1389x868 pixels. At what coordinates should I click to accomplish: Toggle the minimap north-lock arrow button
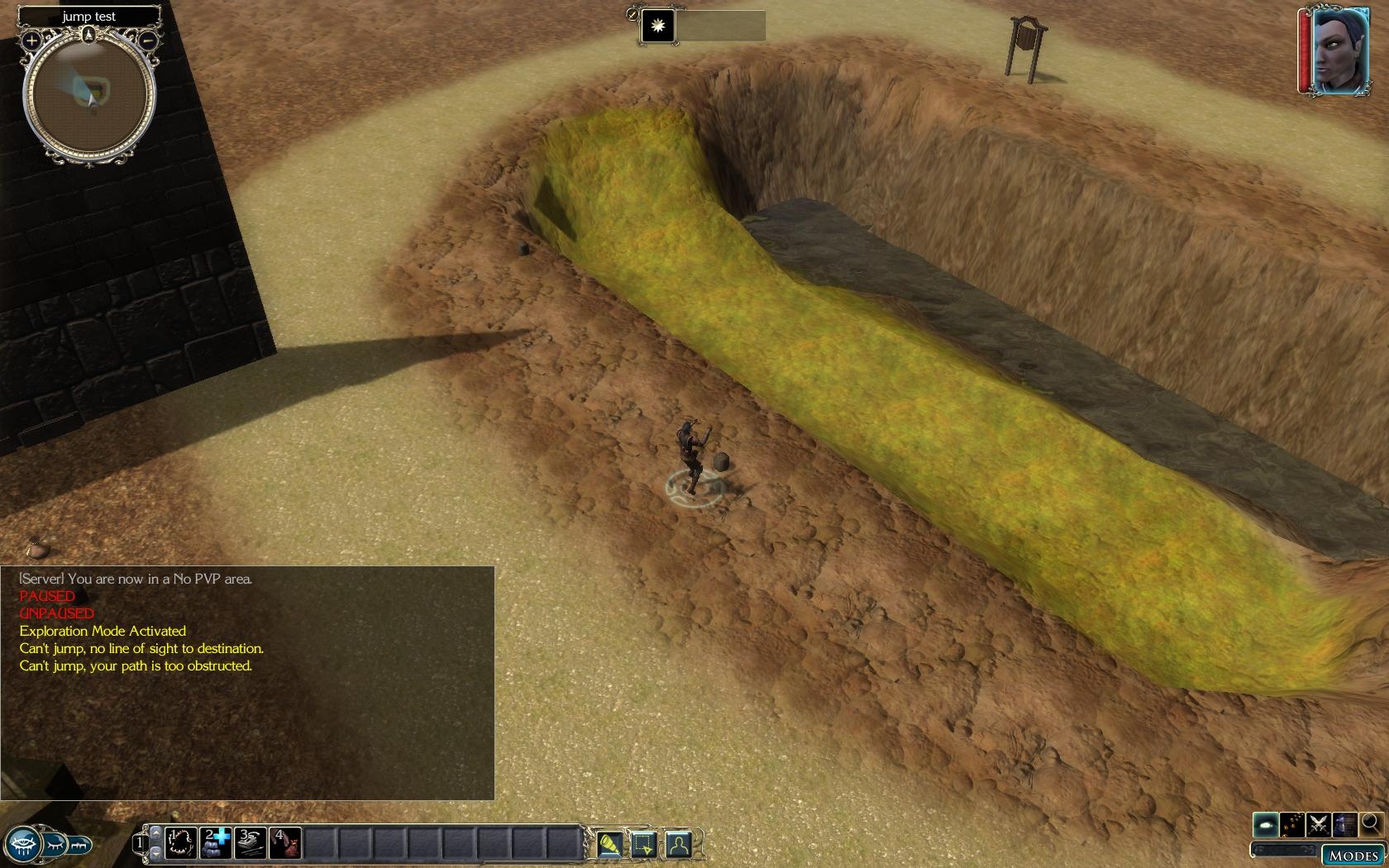(x=89, y=35)
